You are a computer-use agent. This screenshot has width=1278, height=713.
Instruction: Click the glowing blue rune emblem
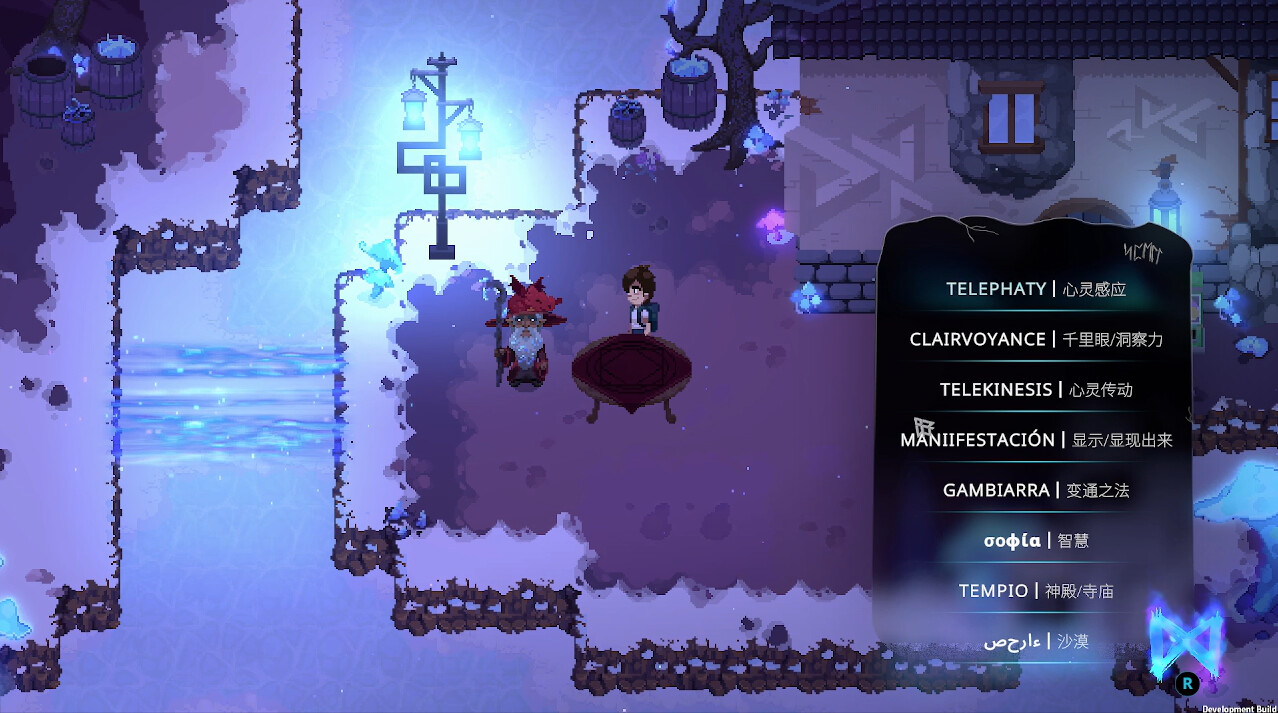(x=1186, y=636)
